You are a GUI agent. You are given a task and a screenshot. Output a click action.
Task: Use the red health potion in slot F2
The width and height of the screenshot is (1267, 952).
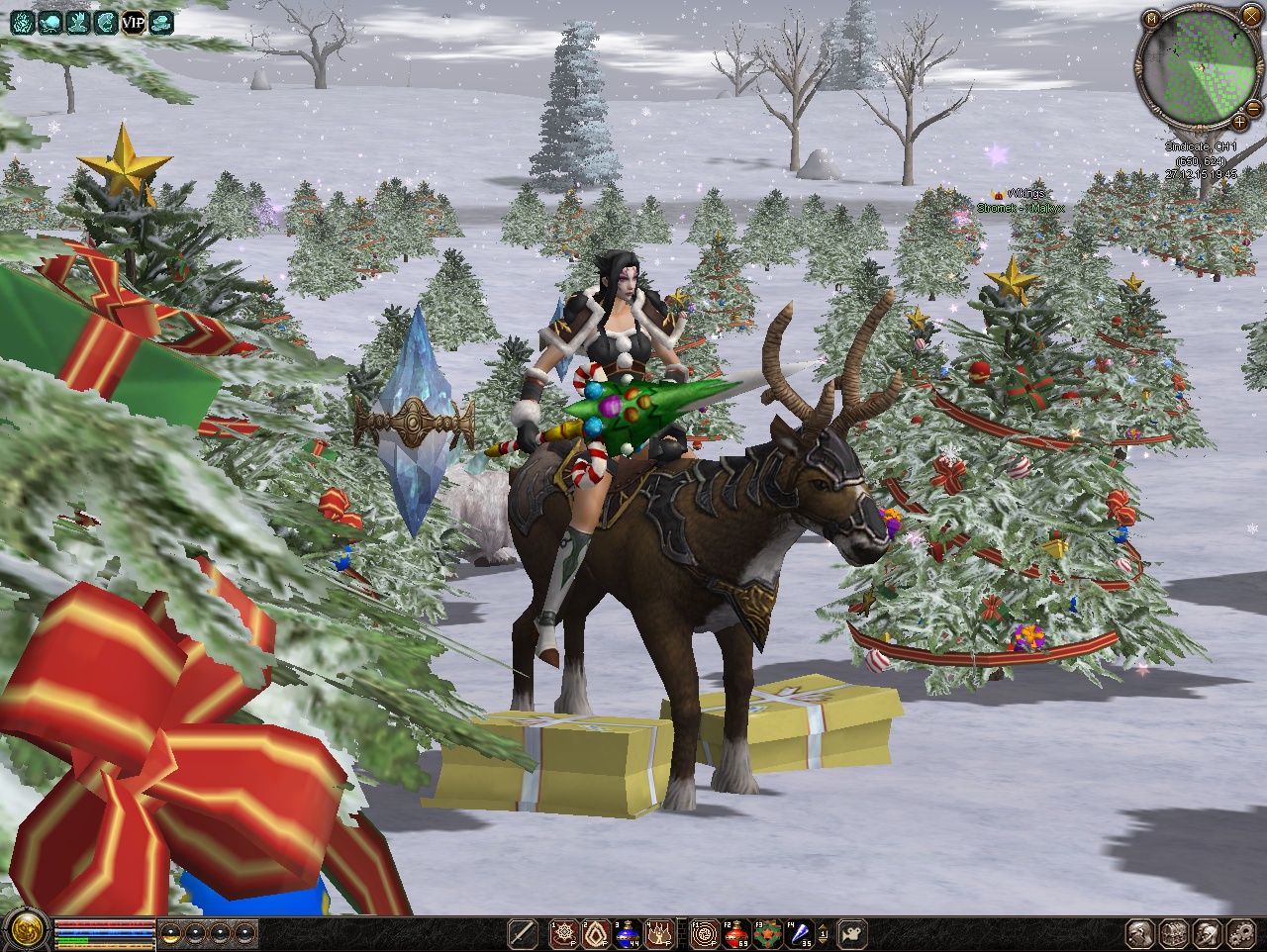[735, 932]
